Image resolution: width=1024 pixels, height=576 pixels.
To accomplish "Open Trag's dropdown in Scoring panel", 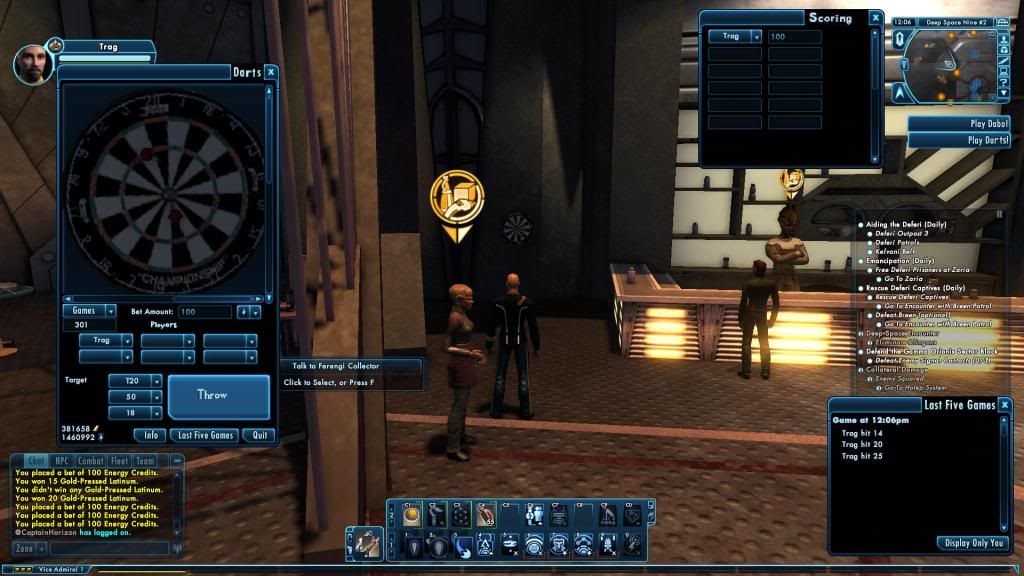I will (736, 36).
